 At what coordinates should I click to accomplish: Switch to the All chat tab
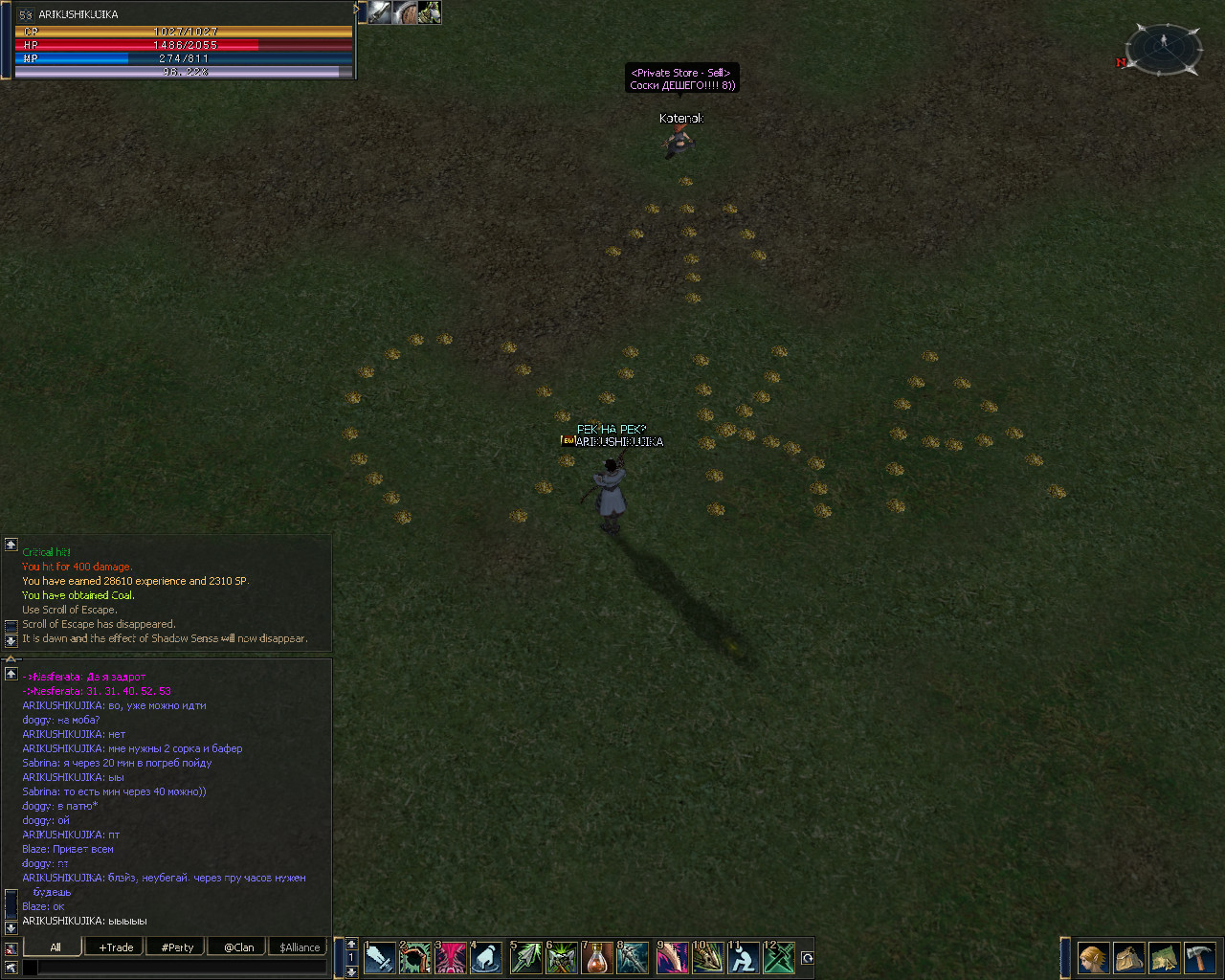point(55,947)
